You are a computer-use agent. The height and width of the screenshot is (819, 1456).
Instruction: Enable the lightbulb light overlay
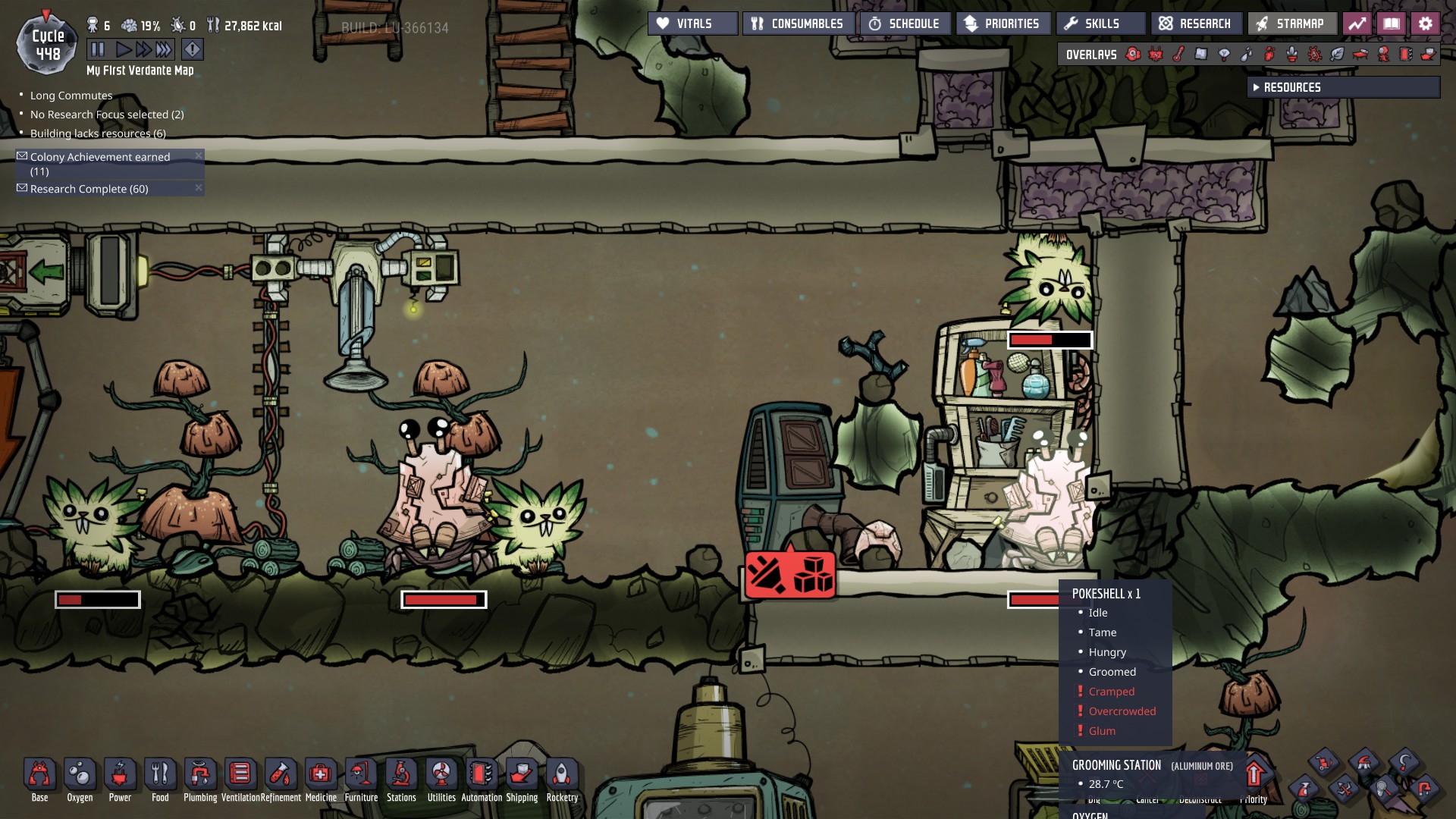point(1224,55)
